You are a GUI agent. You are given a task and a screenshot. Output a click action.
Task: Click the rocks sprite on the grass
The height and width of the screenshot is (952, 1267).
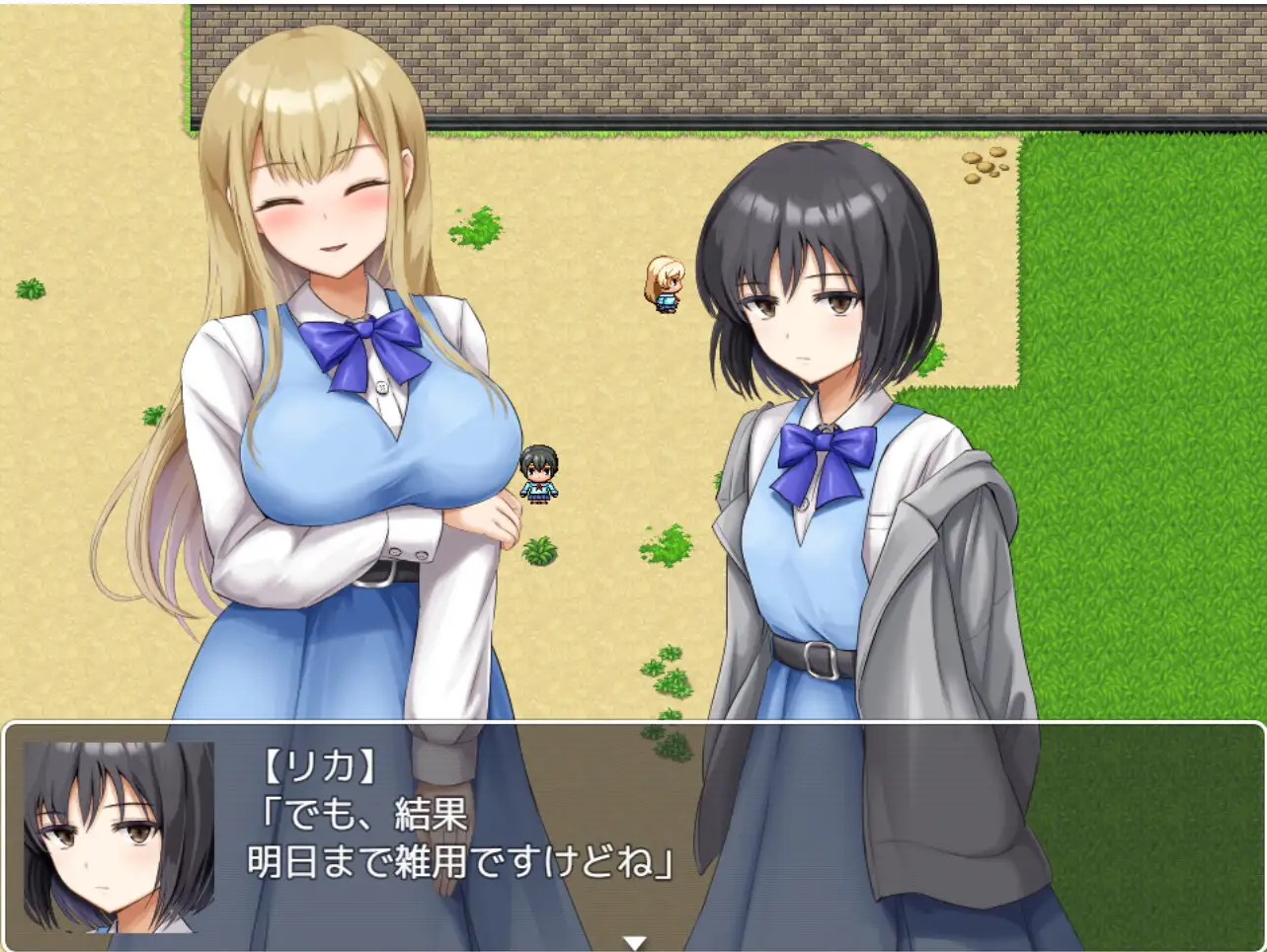(x=985, y=168)
